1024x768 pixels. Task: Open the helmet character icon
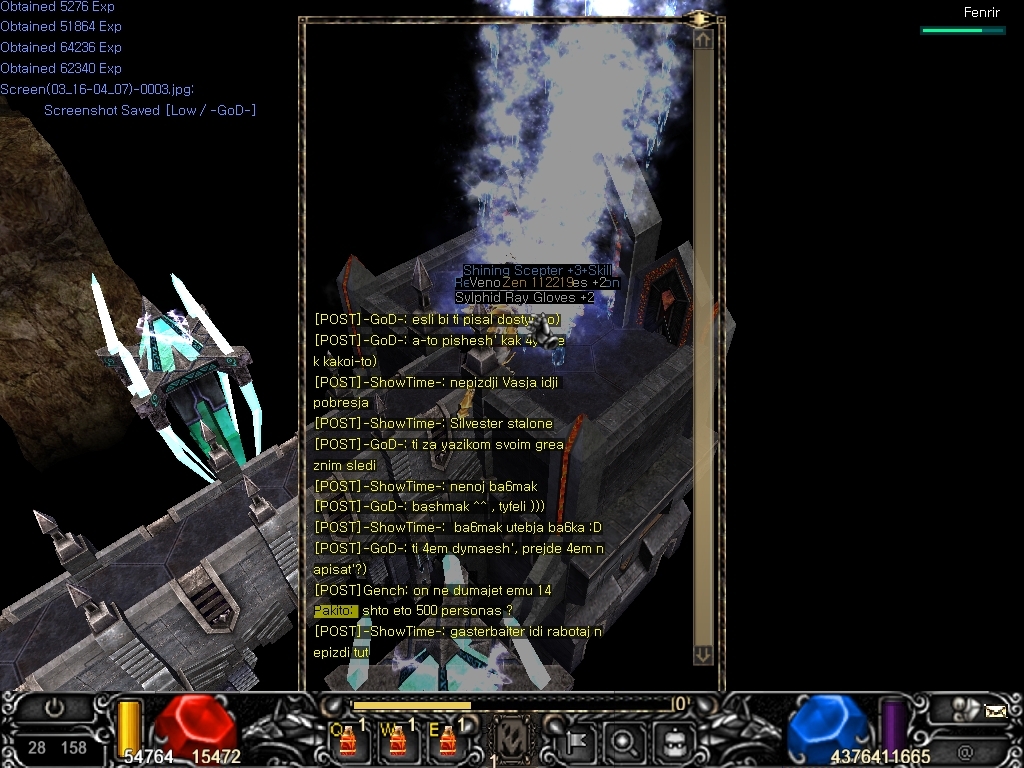click(675, 742)
